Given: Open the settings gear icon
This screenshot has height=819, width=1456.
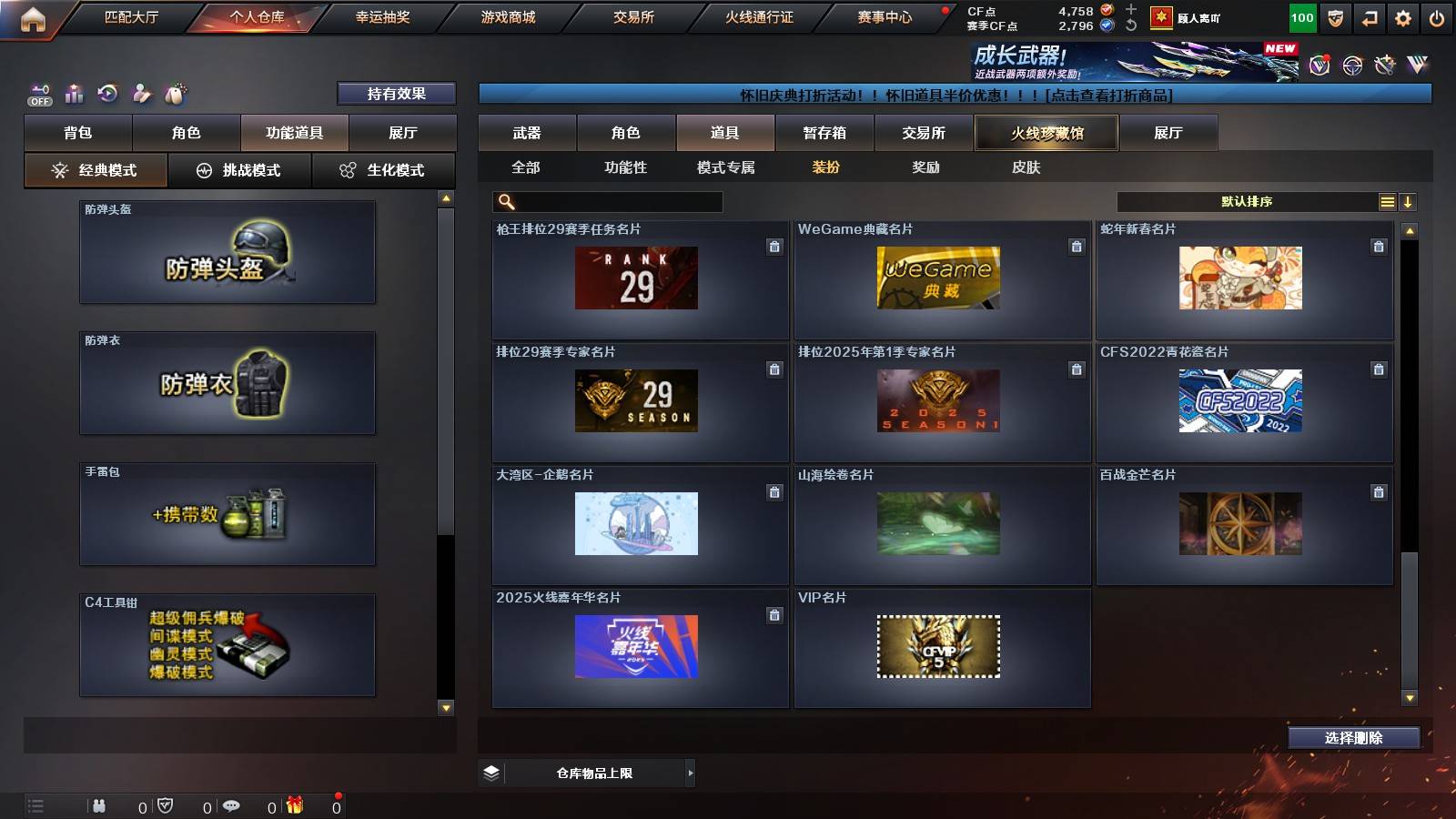Looking at the screenshot, I should point(1402,16).
